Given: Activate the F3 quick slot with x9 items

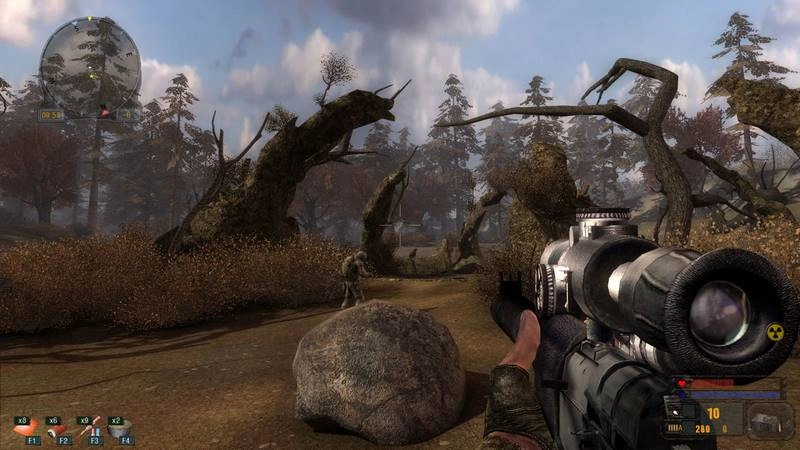Looking at the screenshot, I should click(90, 428).
